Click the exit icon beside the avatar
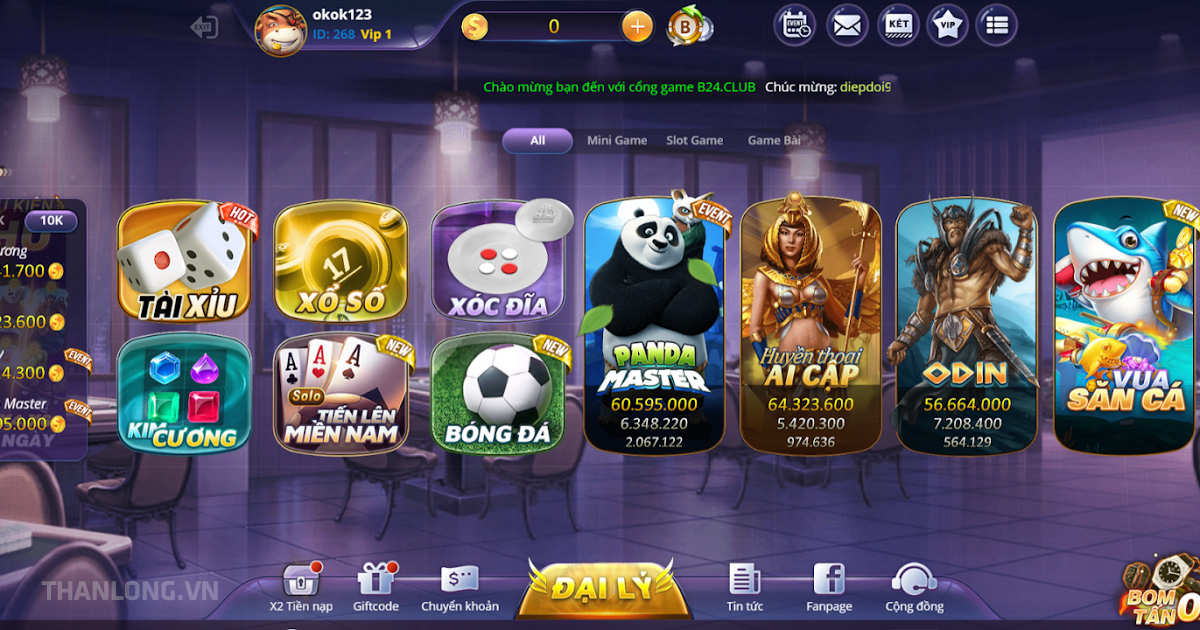 coord(204,27)
